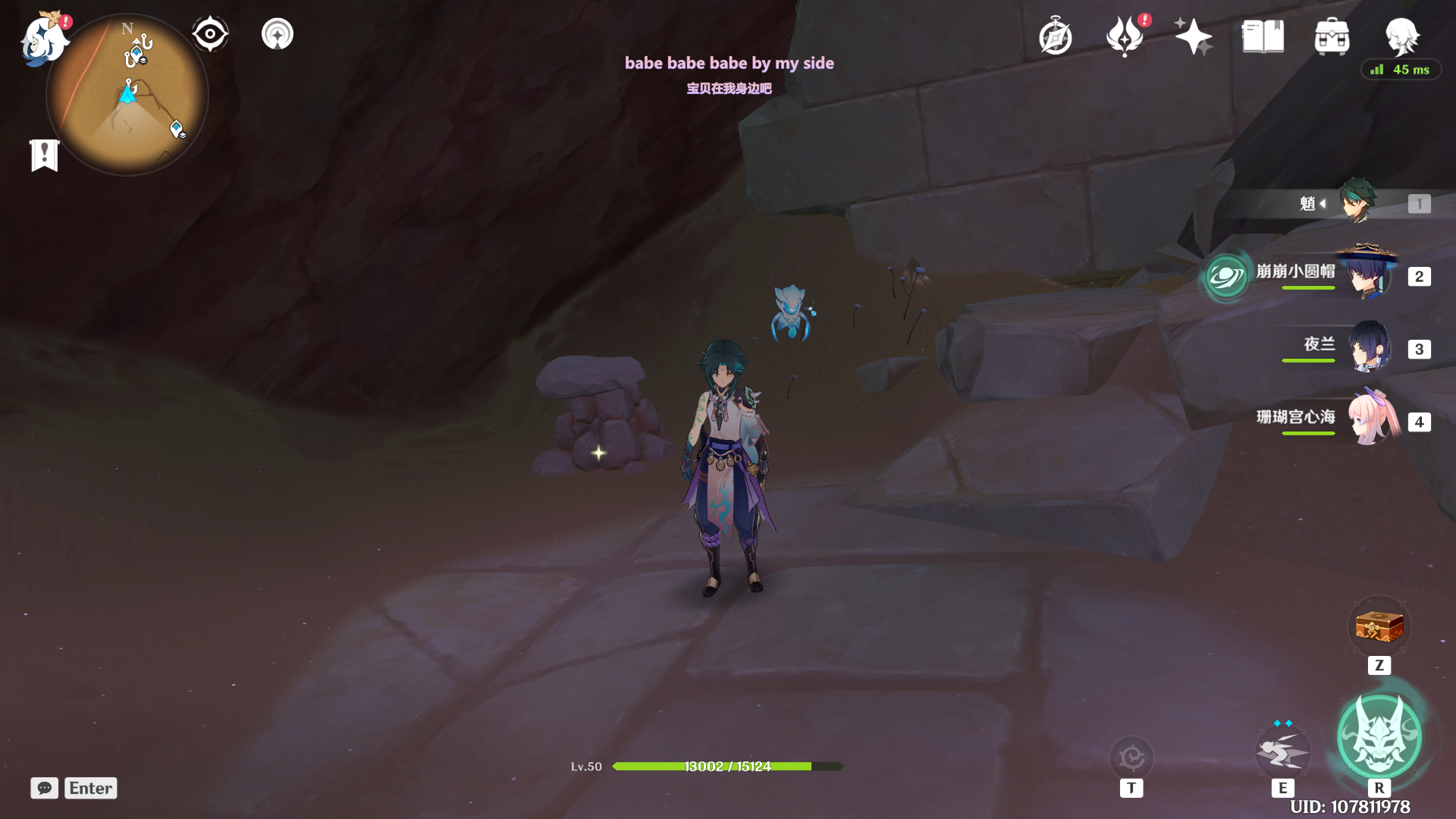Open the Inventory backpack icon
This screenshot has height=819, width=1456.
(x=1332, y=36)
